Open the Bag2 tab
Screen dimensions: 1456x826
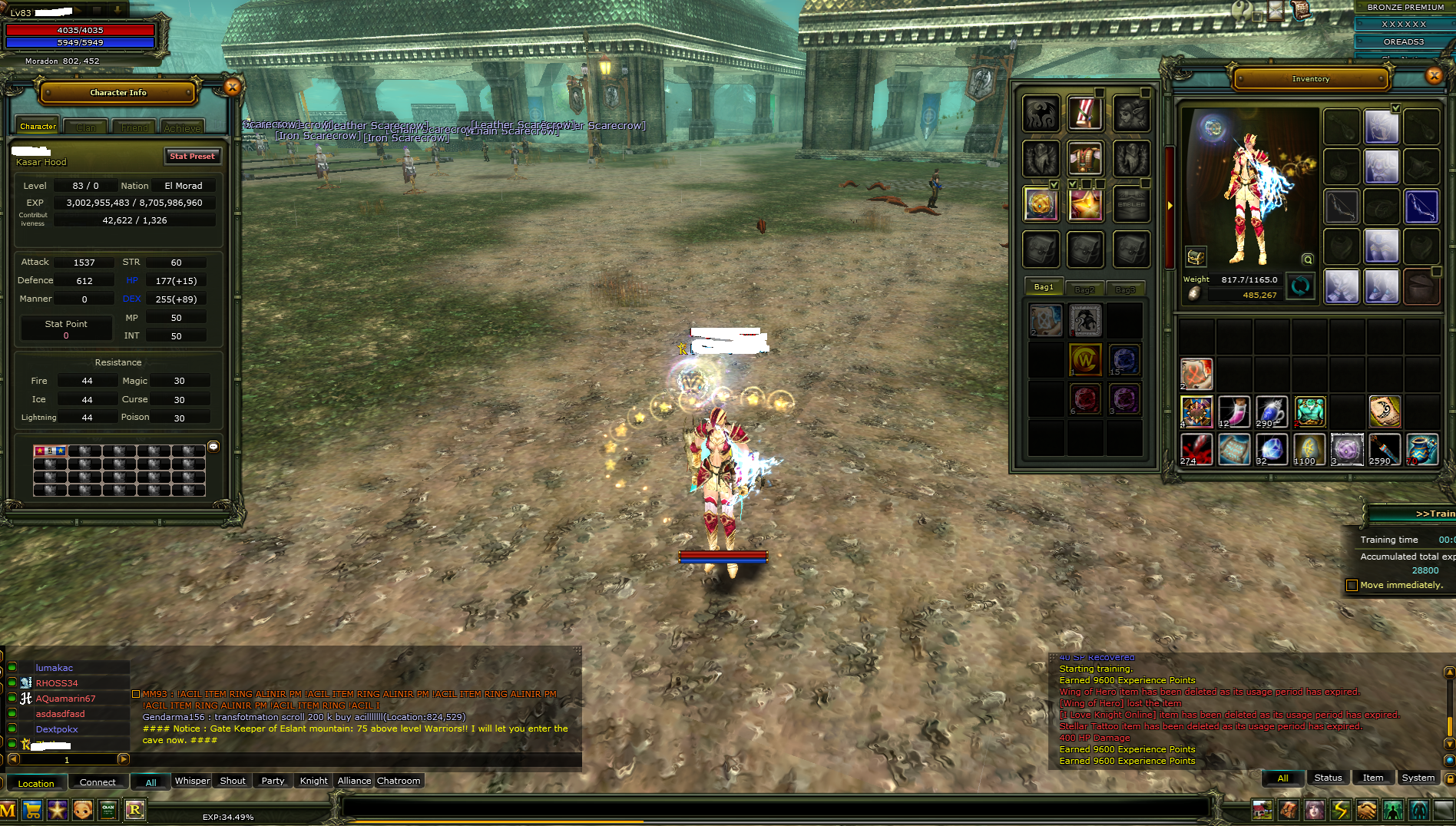[x=1084, y=289]
